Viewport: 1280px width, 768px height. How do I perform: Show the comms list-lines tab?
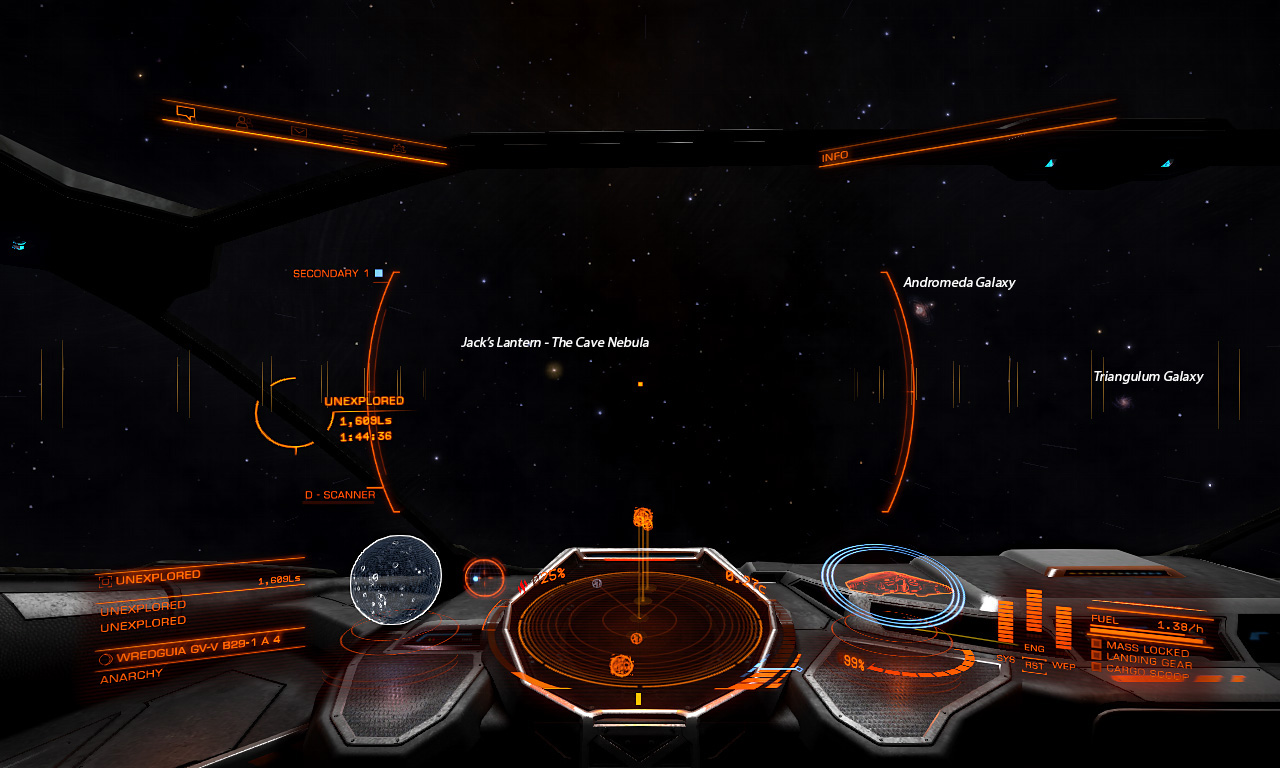click(350, 139)
